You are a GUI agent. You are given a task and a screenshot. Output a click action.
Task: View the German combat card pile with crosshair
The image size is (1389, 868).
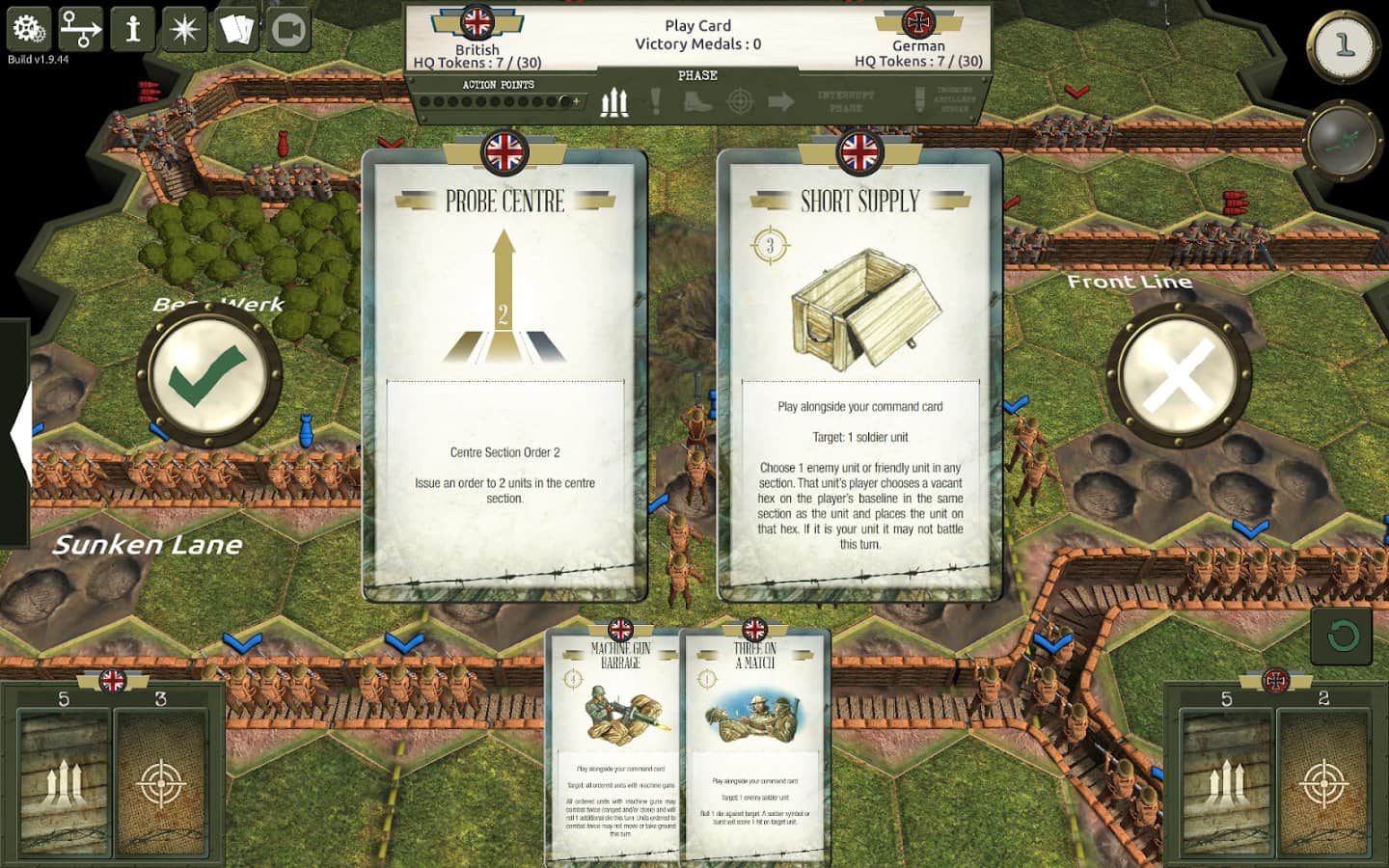click(1323, 783)
